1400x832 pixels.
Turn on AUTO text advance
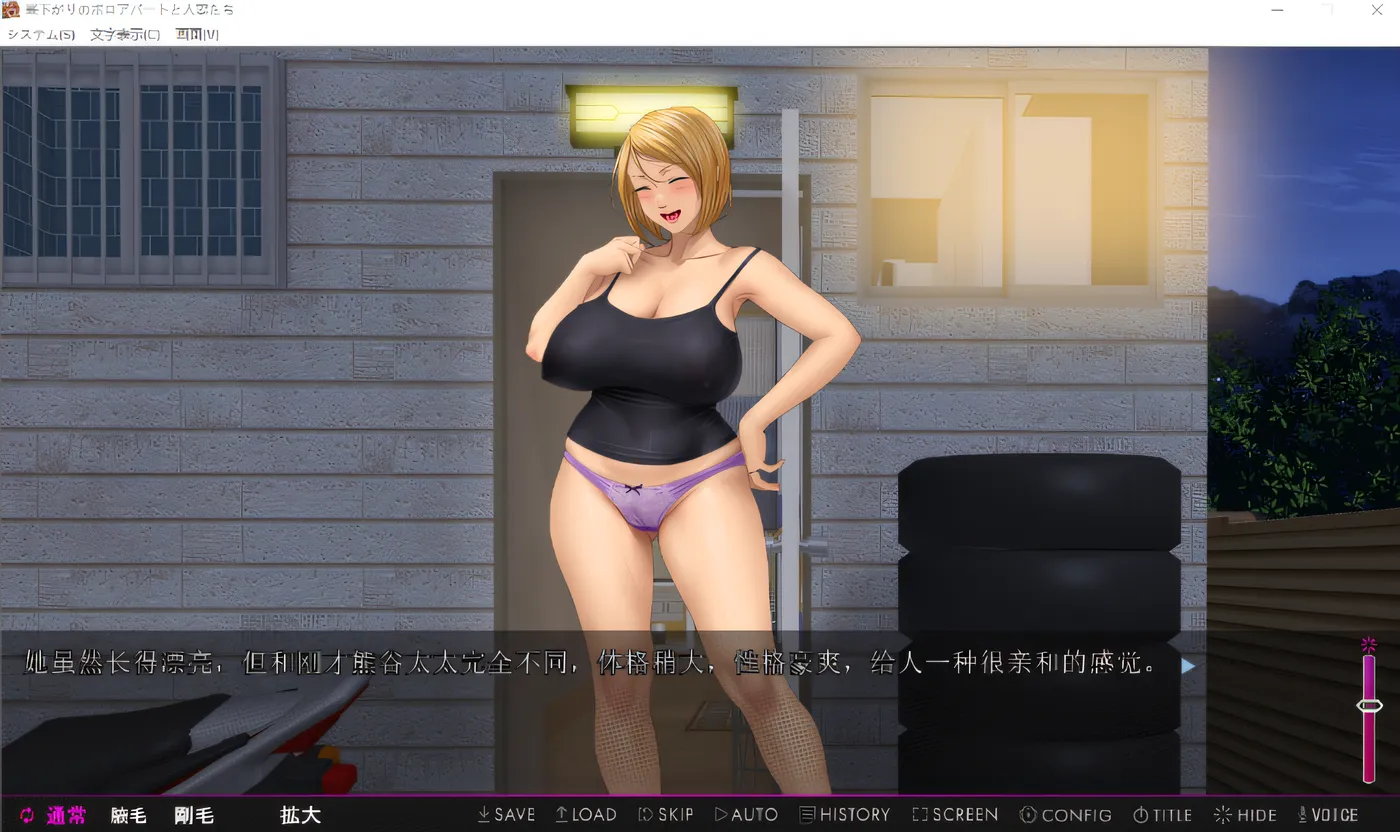pyautogui.click(x=746, y=815)
